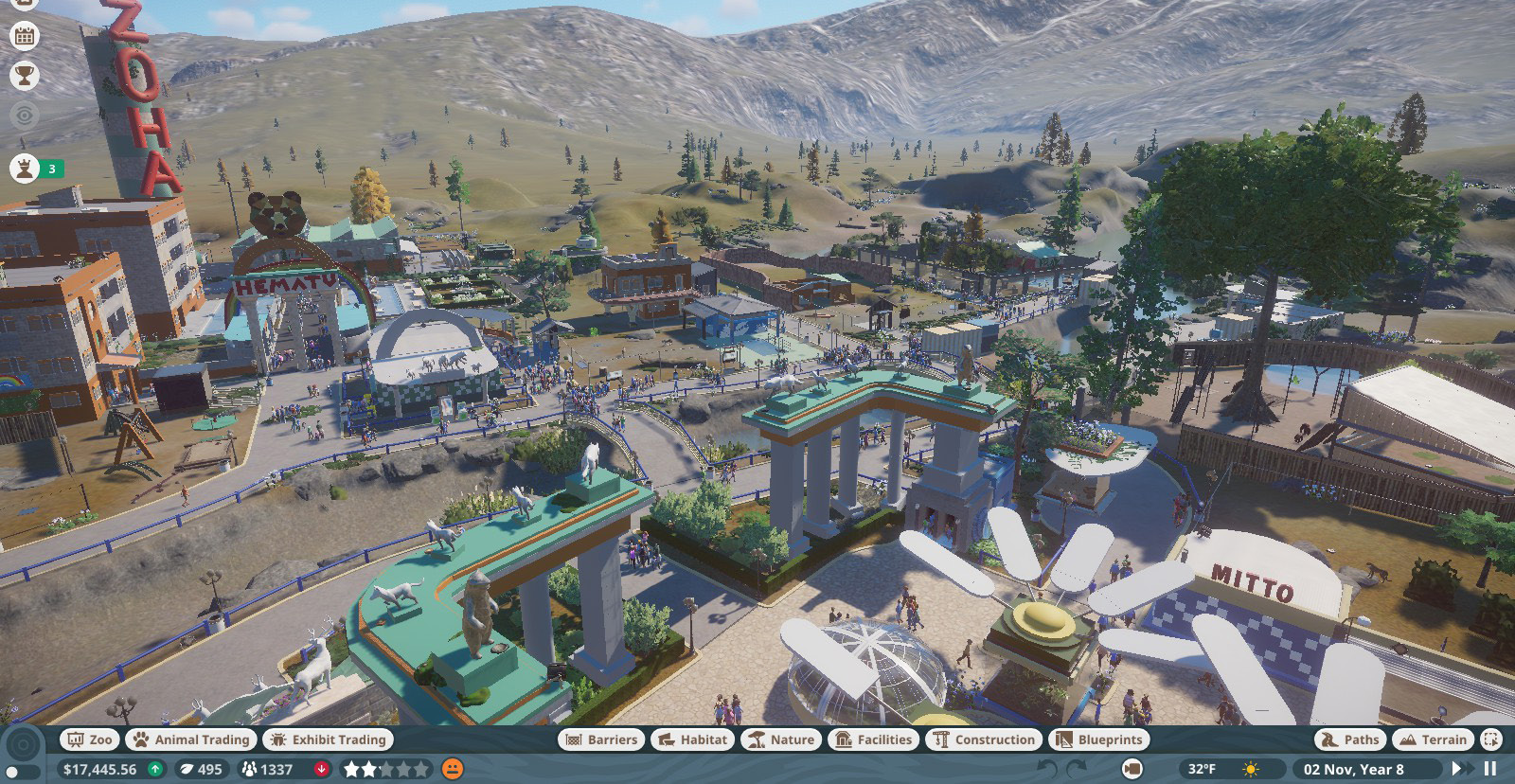Choose the Nature tools

pyautogui.click(x=781, y=739)
